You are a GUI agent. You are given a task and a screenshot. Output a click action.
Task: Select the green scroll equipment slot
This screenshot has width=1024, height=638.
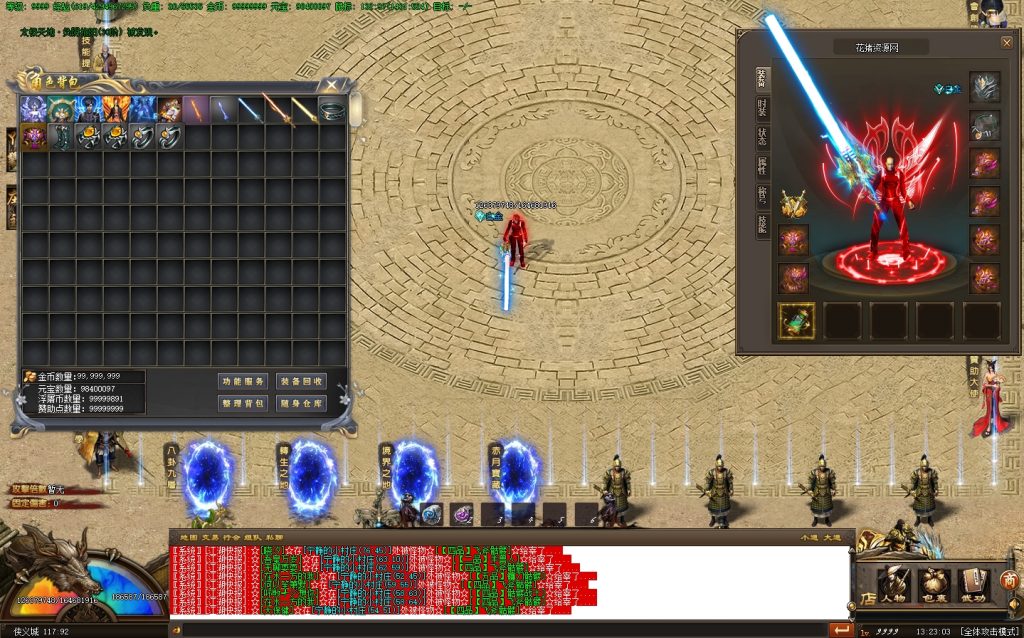pyautogui.click(x=796, y=321)
